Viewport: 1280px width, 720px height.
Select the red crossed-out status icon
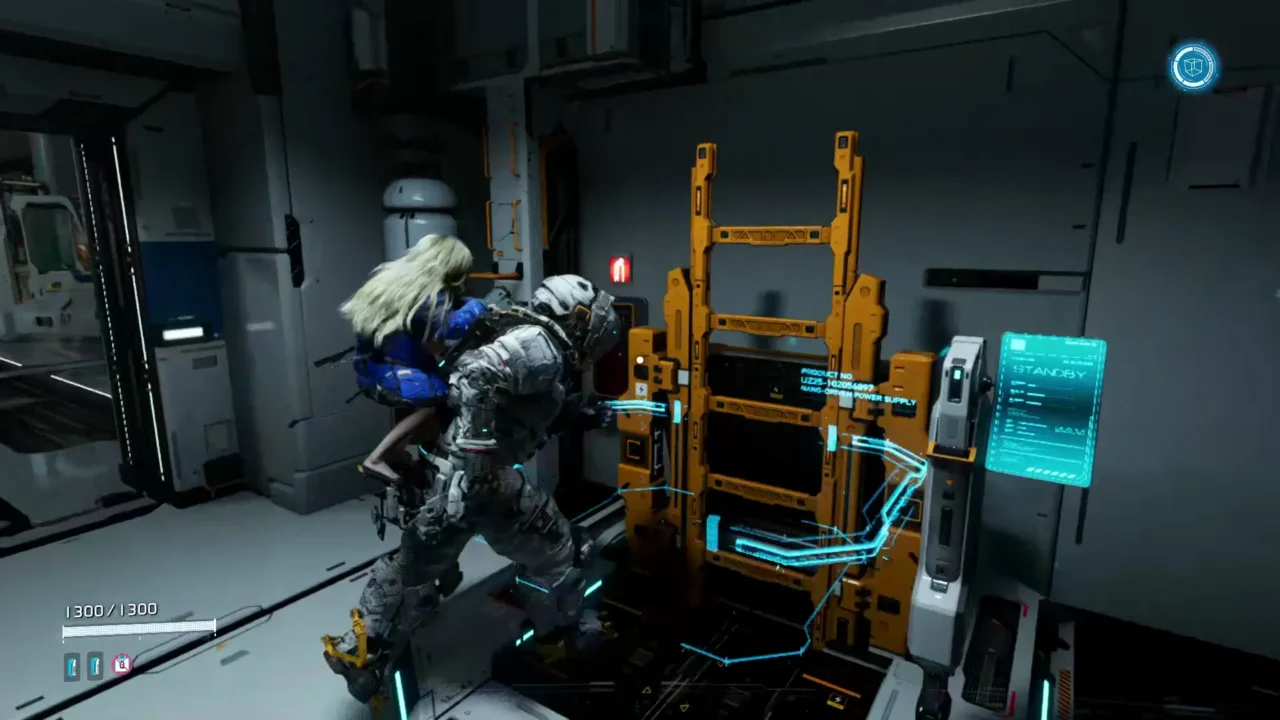click(x=121, y=664)
